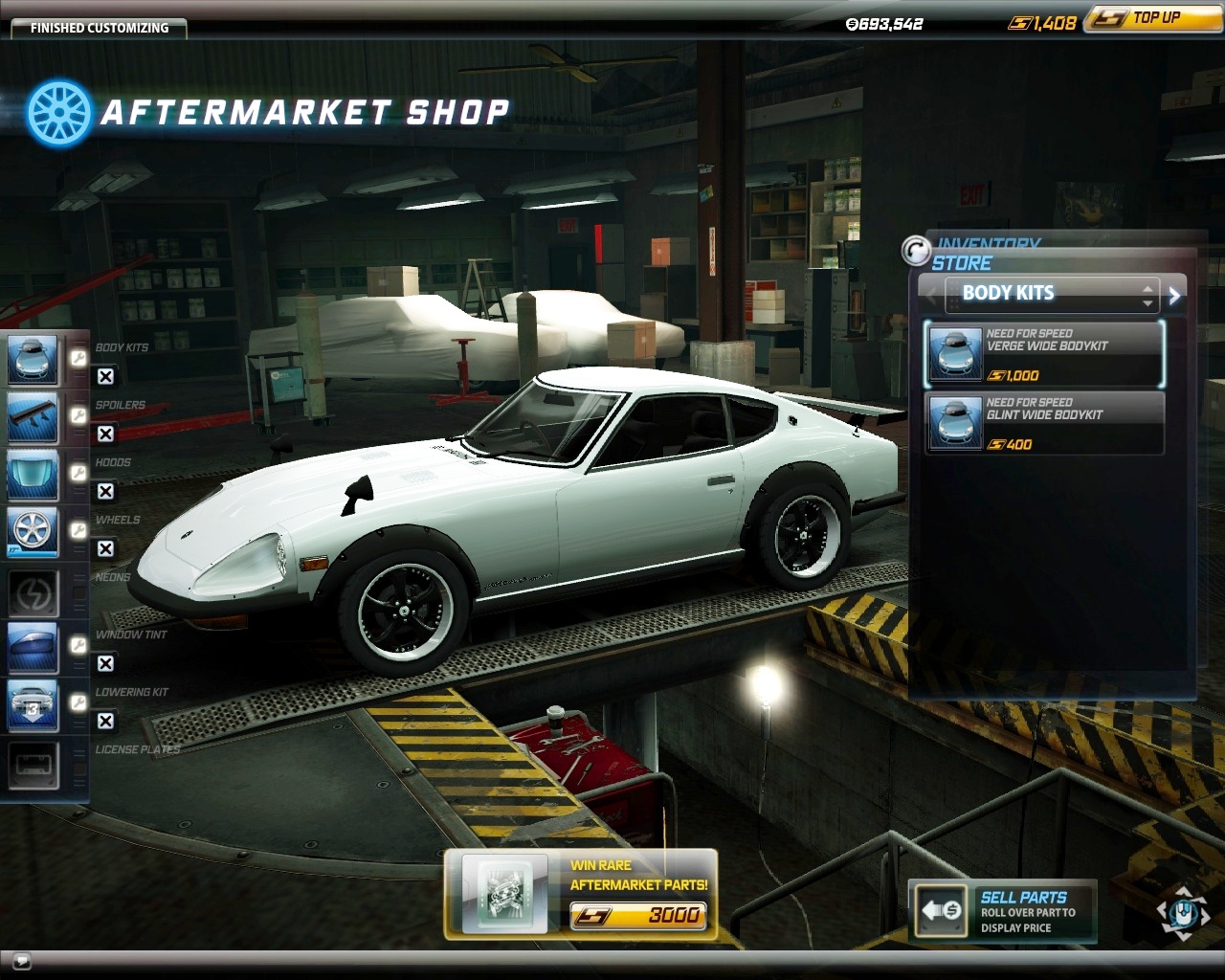
Task: Open the chat bubble icon
Action: click(21, 960)
